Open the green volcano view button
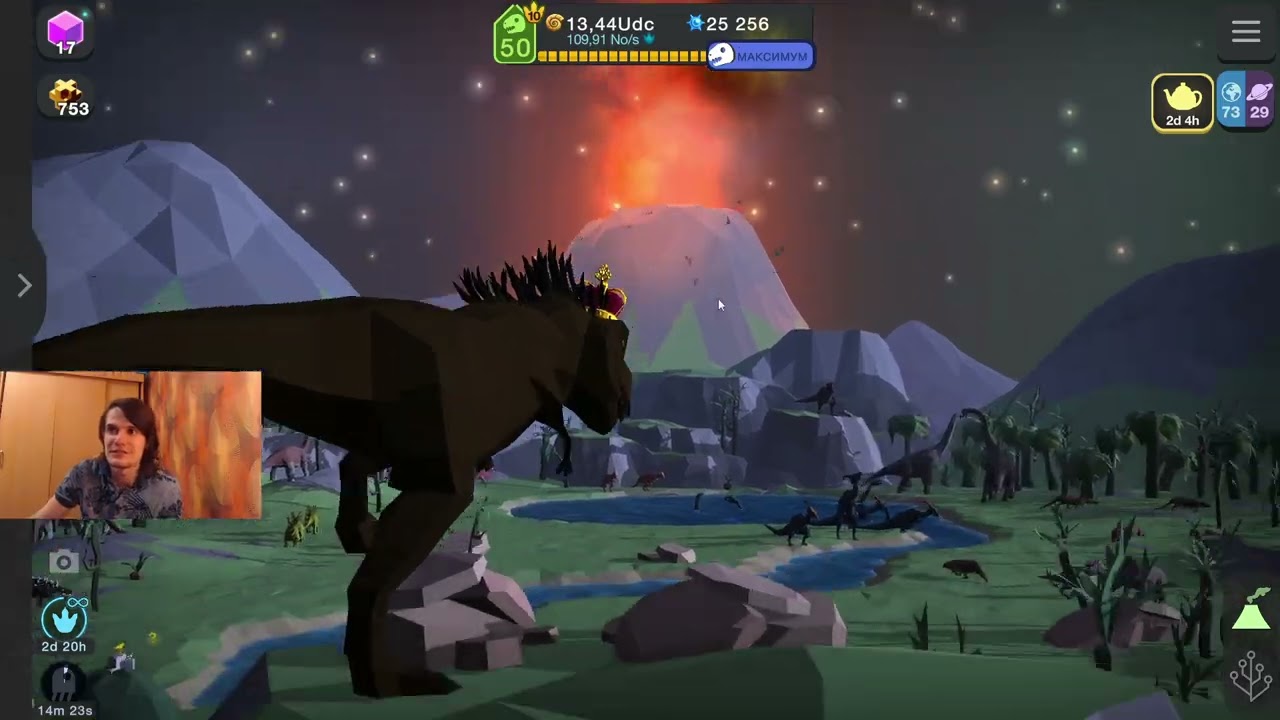Image resolution: width=1280 pixels, height=720 pixels. point(1251,610)
